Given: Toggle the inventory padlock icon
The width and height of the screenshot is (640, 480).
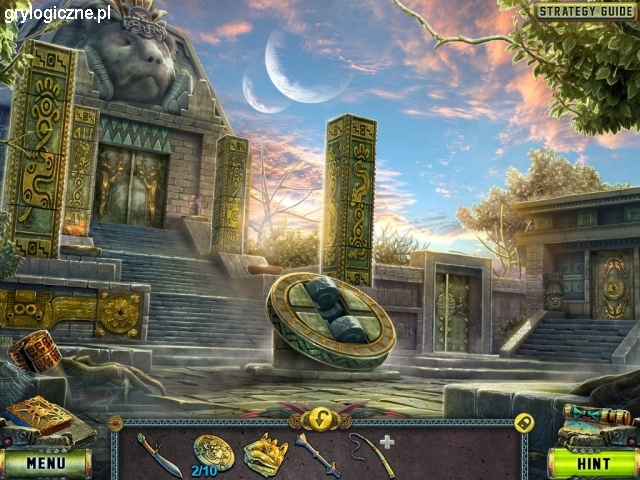Looking at the screenshot, I should tap(523, 423).
